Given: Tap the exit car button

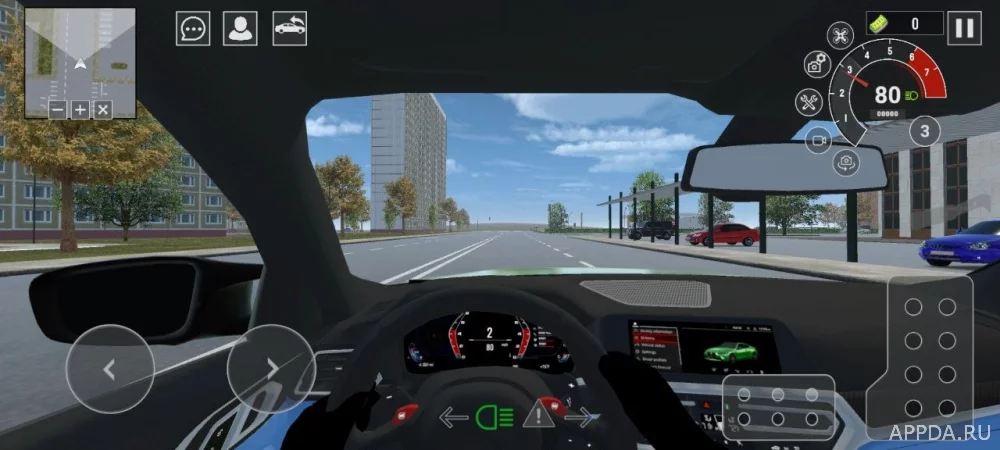Looking at the screenshot, I should (x=290, y=28).
